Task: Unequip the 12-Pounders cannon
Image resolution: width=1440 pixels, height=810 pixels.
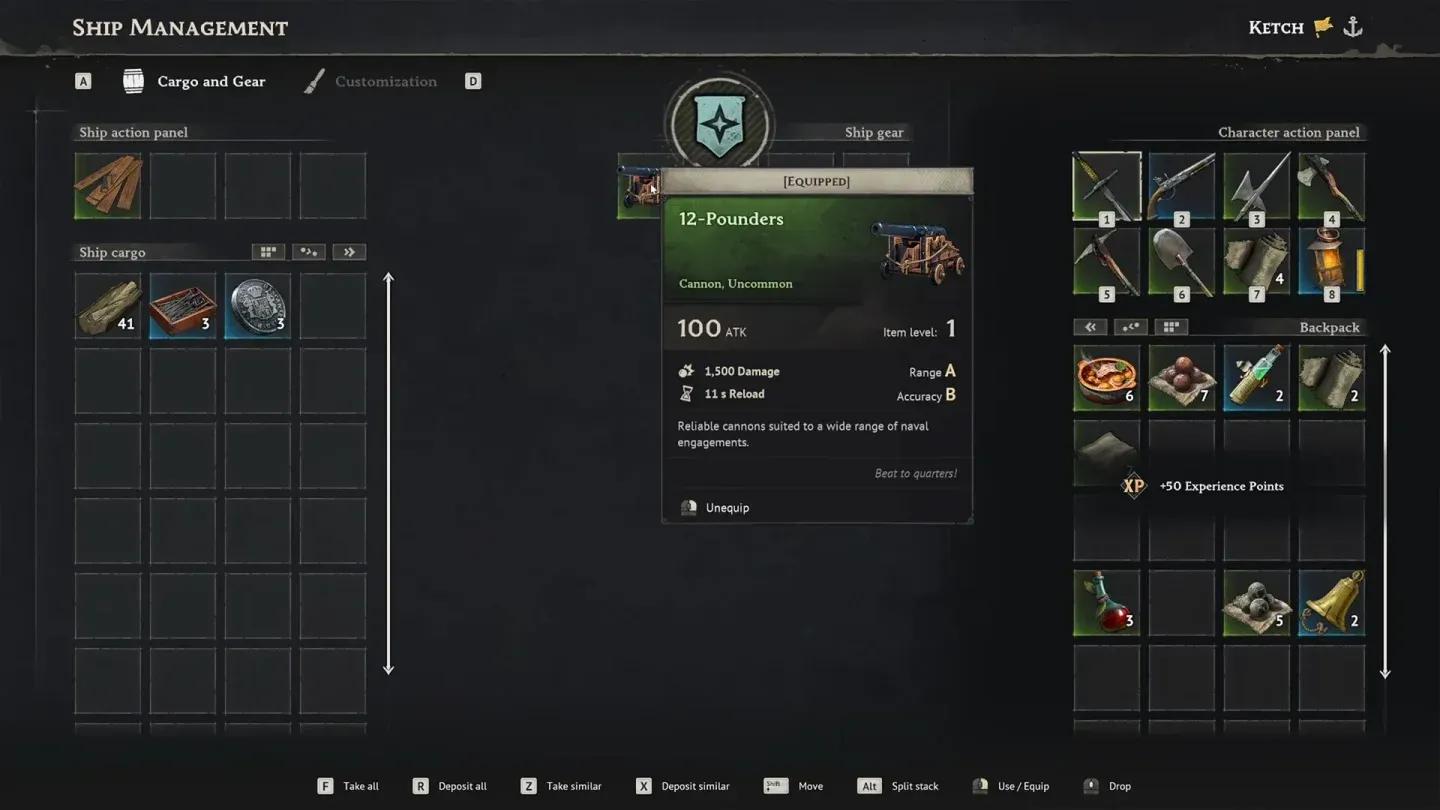Action: (x=725, y=507)
